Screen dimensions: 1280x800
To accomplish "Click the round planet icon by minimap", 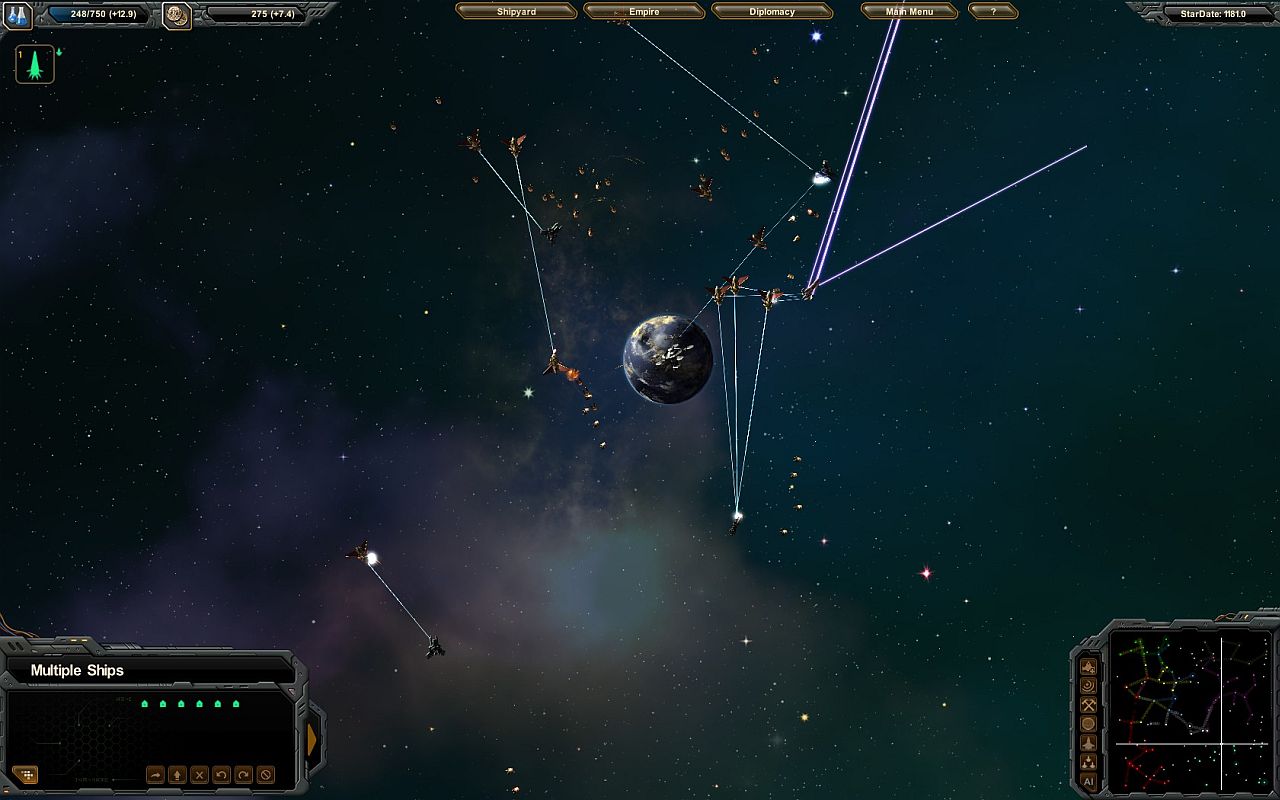I will [x=1088, y=724].
